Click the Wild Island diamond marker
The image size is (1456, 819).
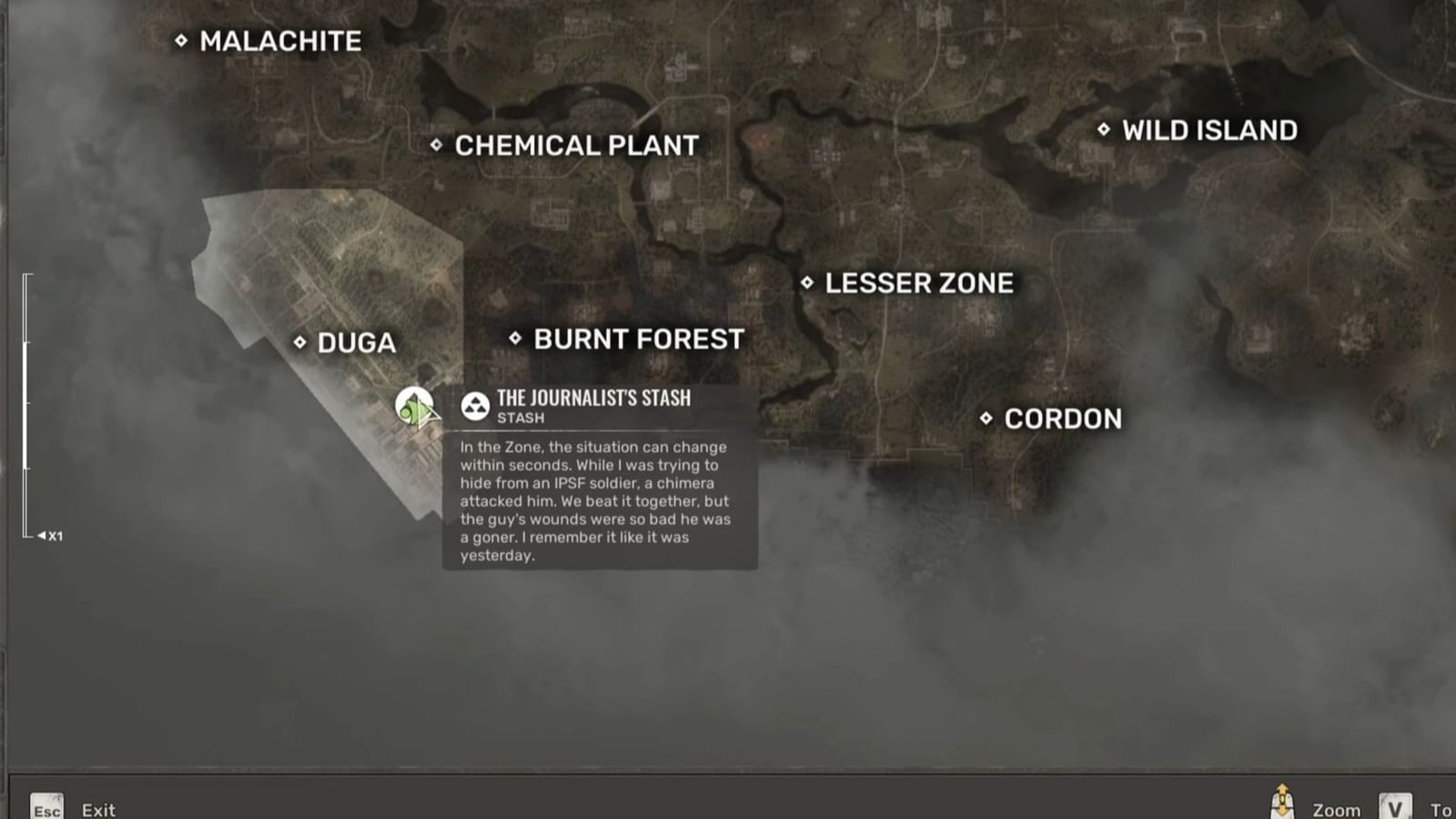pyautogui.click(x=1104, y=130)
